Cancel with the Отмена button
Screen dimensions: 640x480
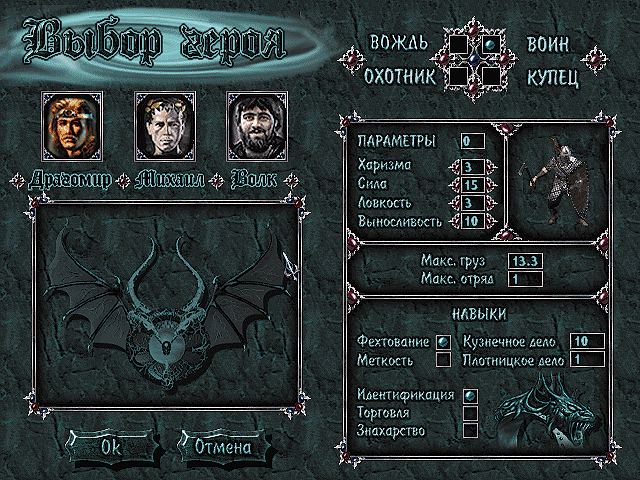(223, 447)
